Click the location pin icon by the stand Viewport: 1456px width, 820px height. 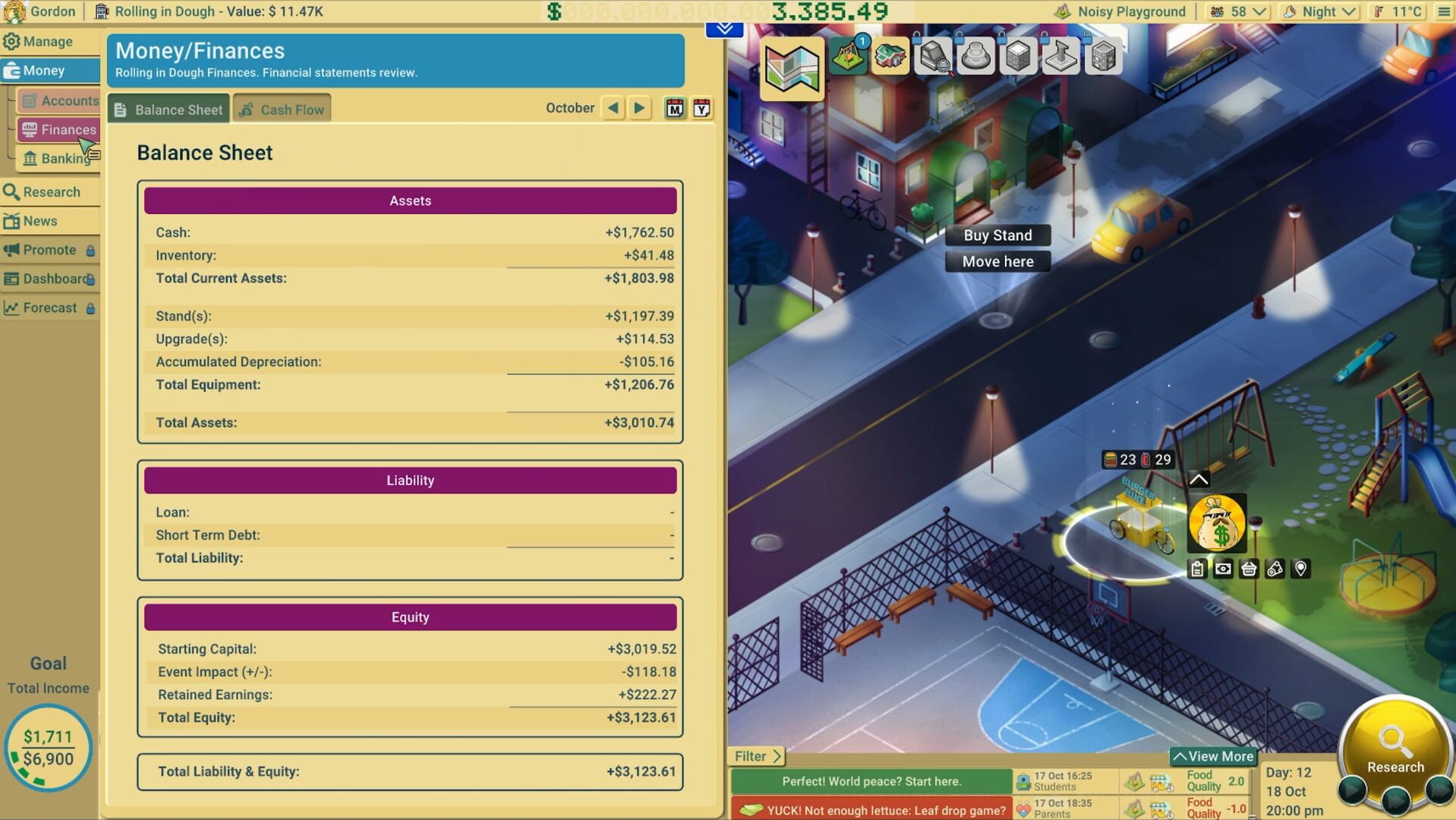[1300, 568]
